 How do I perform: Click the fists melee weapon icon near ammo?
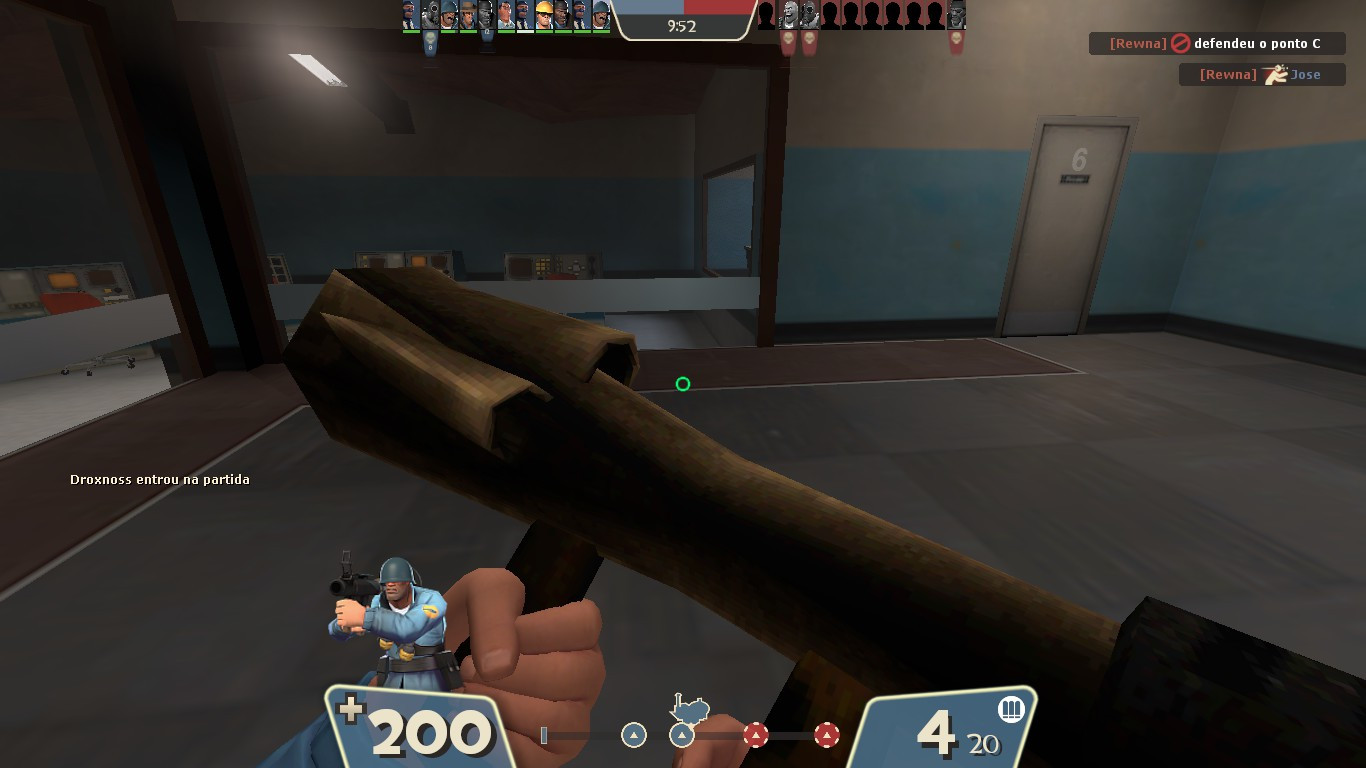1011,710
